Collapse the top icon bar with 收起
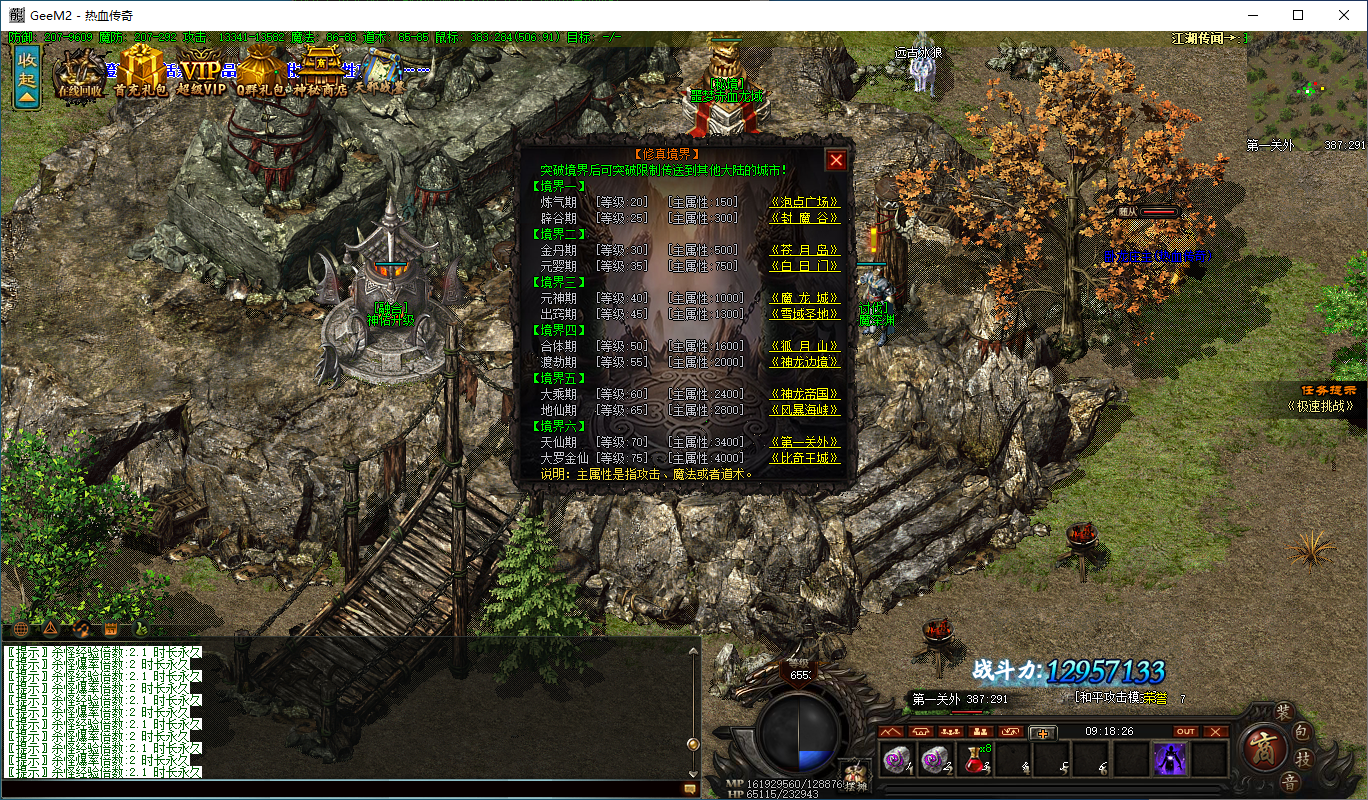 pyautogui.click(x=27, y=76)
